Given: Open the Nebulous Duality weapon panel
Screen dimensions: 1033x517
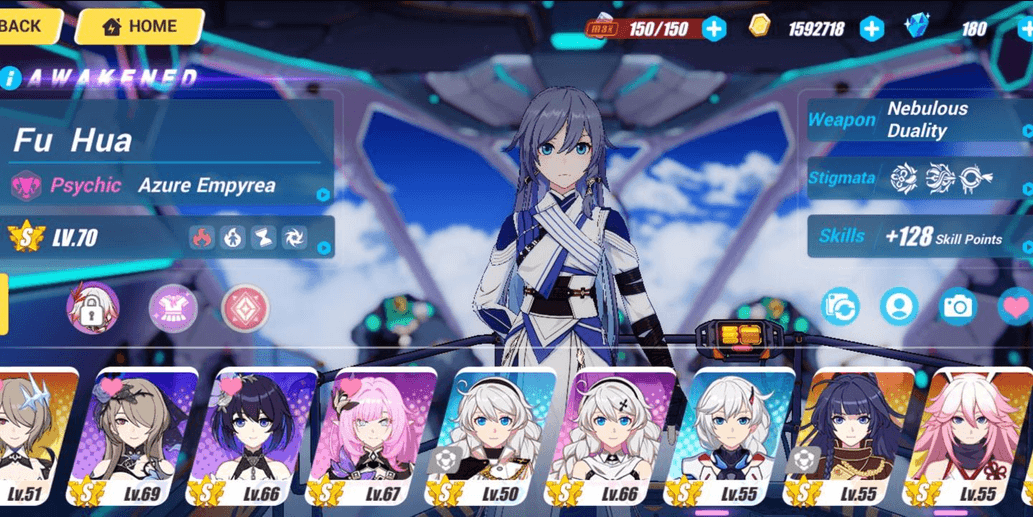Looking at the screenshot, I should click(x=918, y=120).
